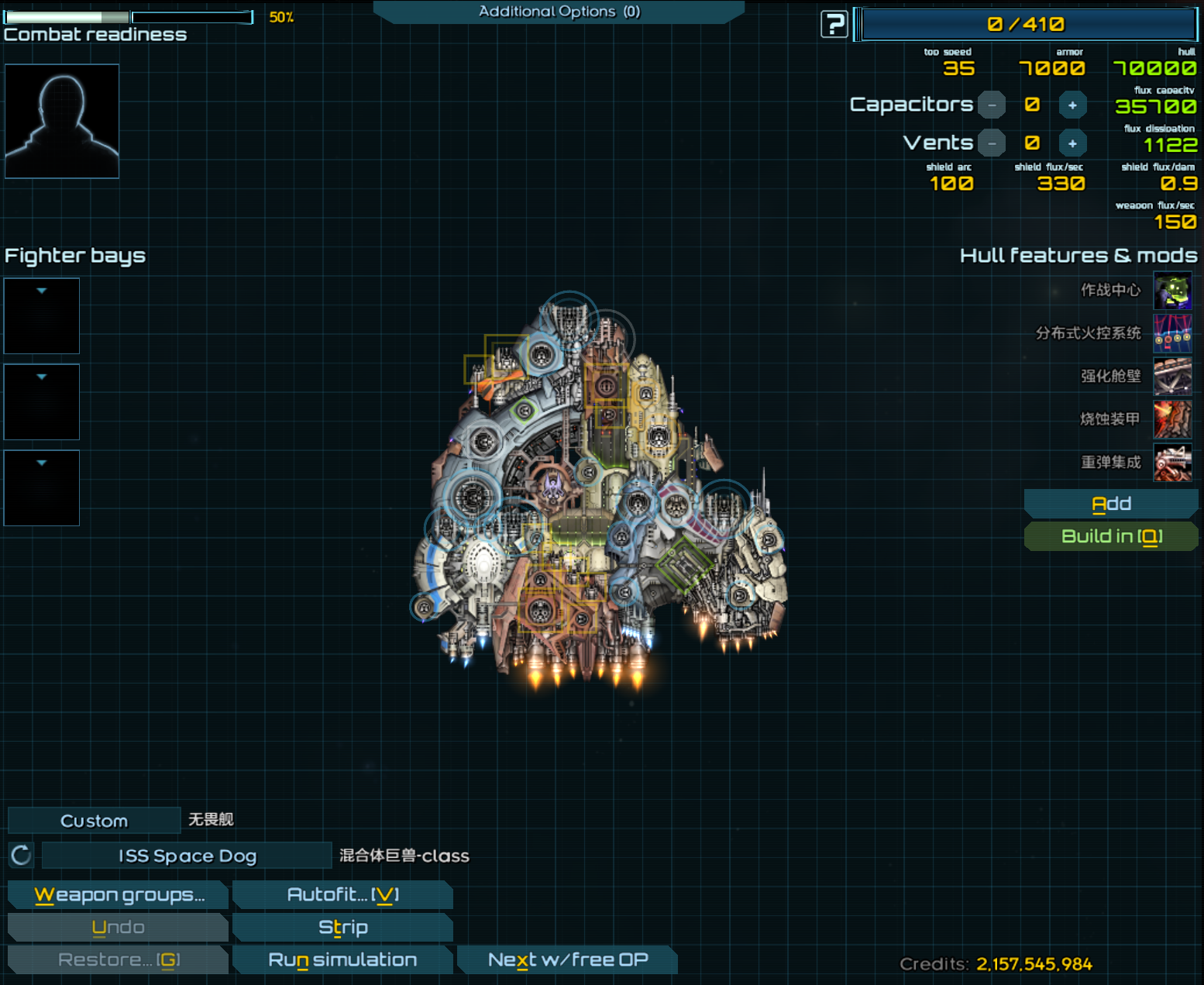Click the Add hull mod button
1204x985 pixels.
(1110, 504)
